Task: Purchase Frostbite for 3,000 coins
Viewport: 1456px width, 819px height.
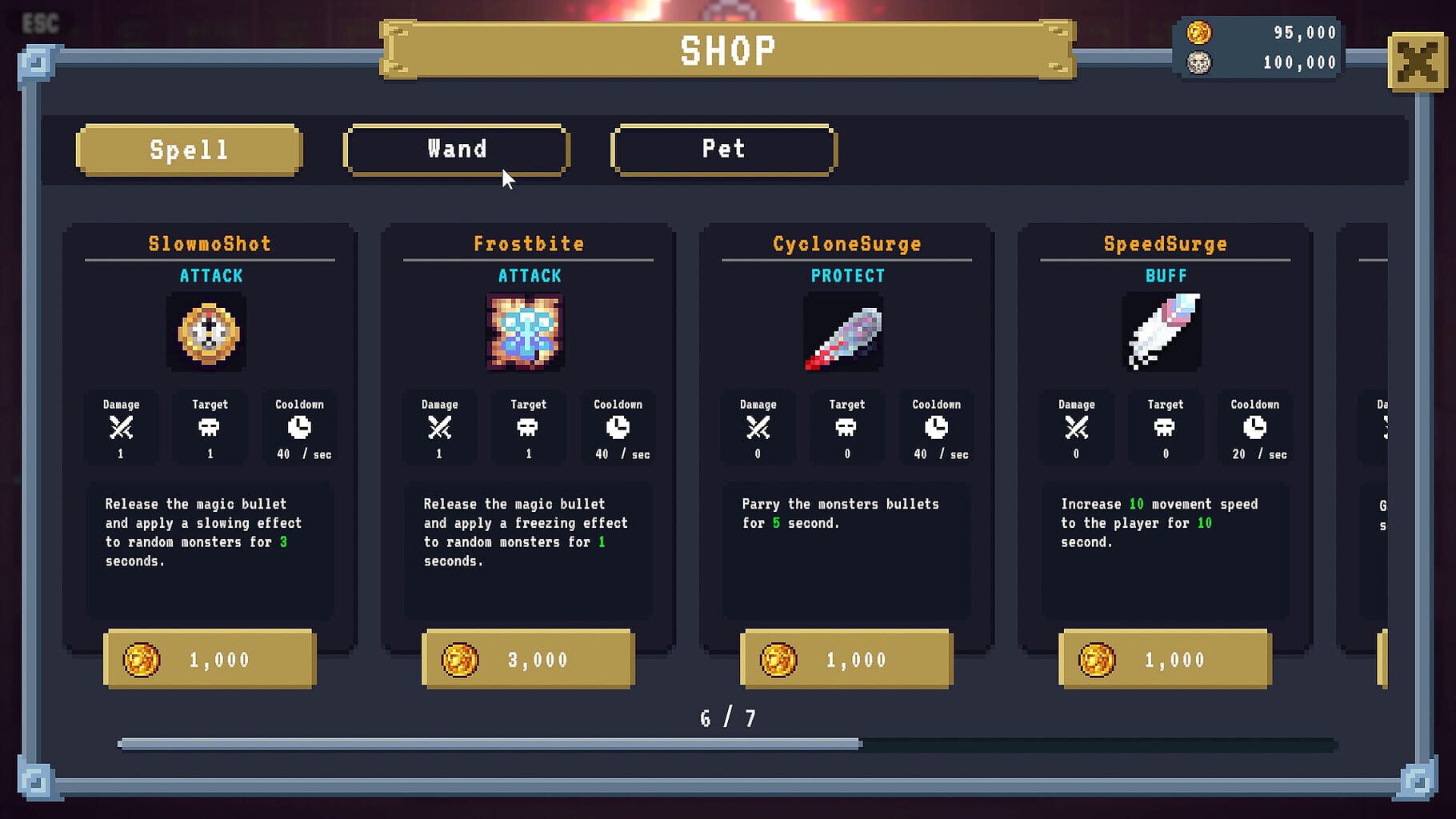Action: click(x=528, y=660)
